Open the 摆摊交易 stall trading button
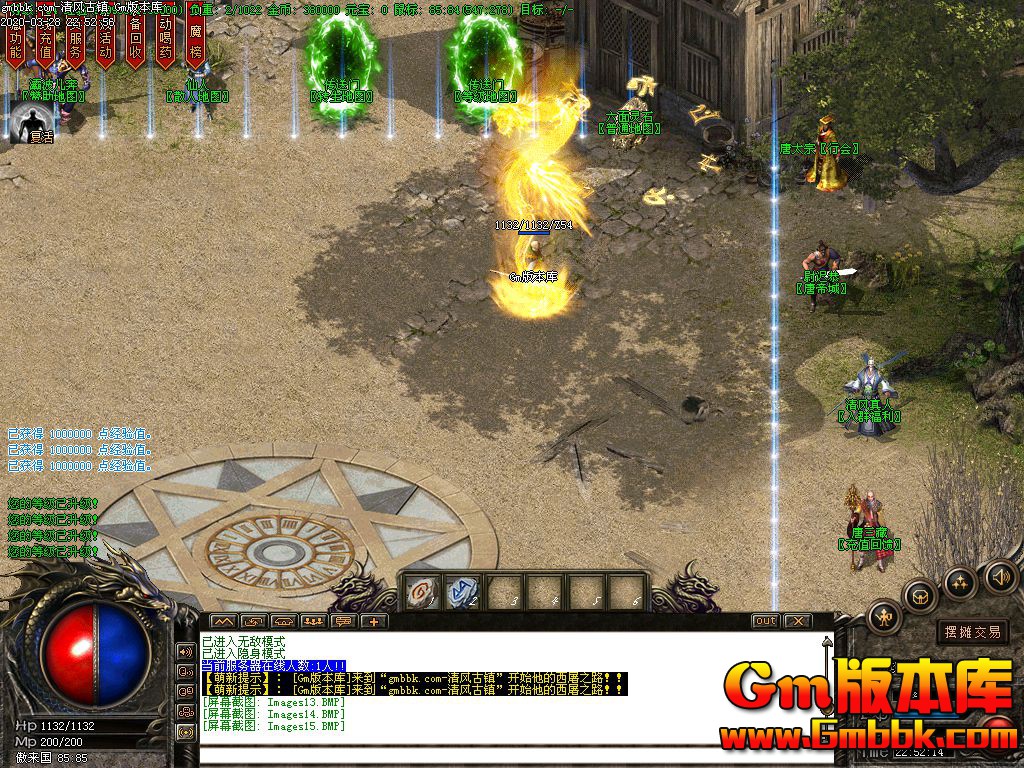The image size is (1024, 768). [973, 632]
